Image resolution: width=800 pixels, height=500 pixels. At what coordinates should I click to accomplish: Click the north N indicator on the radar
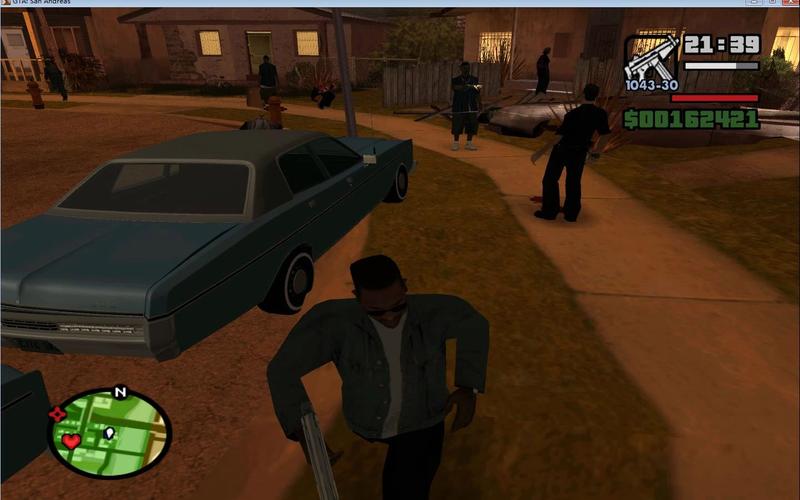[120, 391]
